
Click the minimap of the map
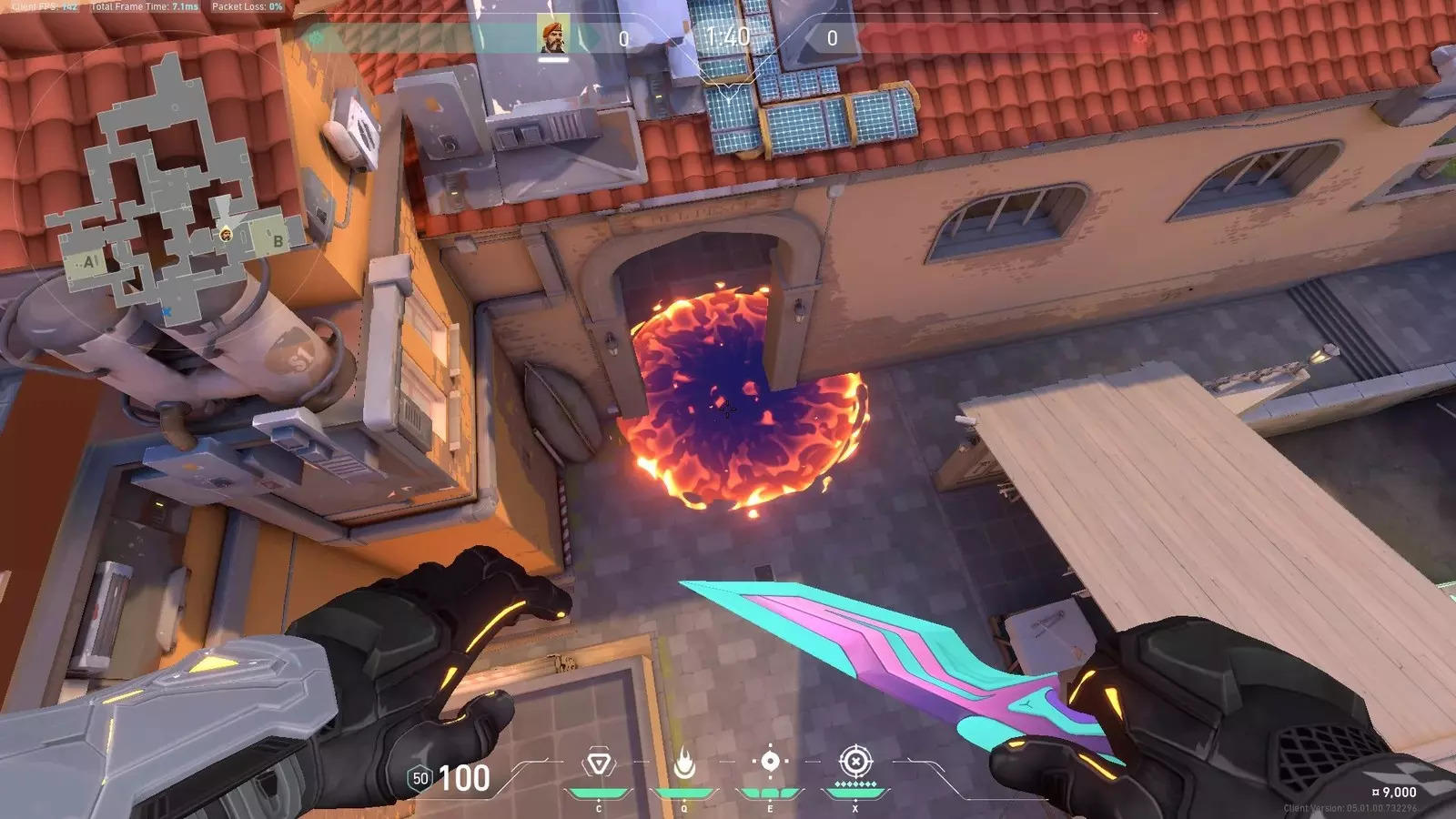[173, 191]
